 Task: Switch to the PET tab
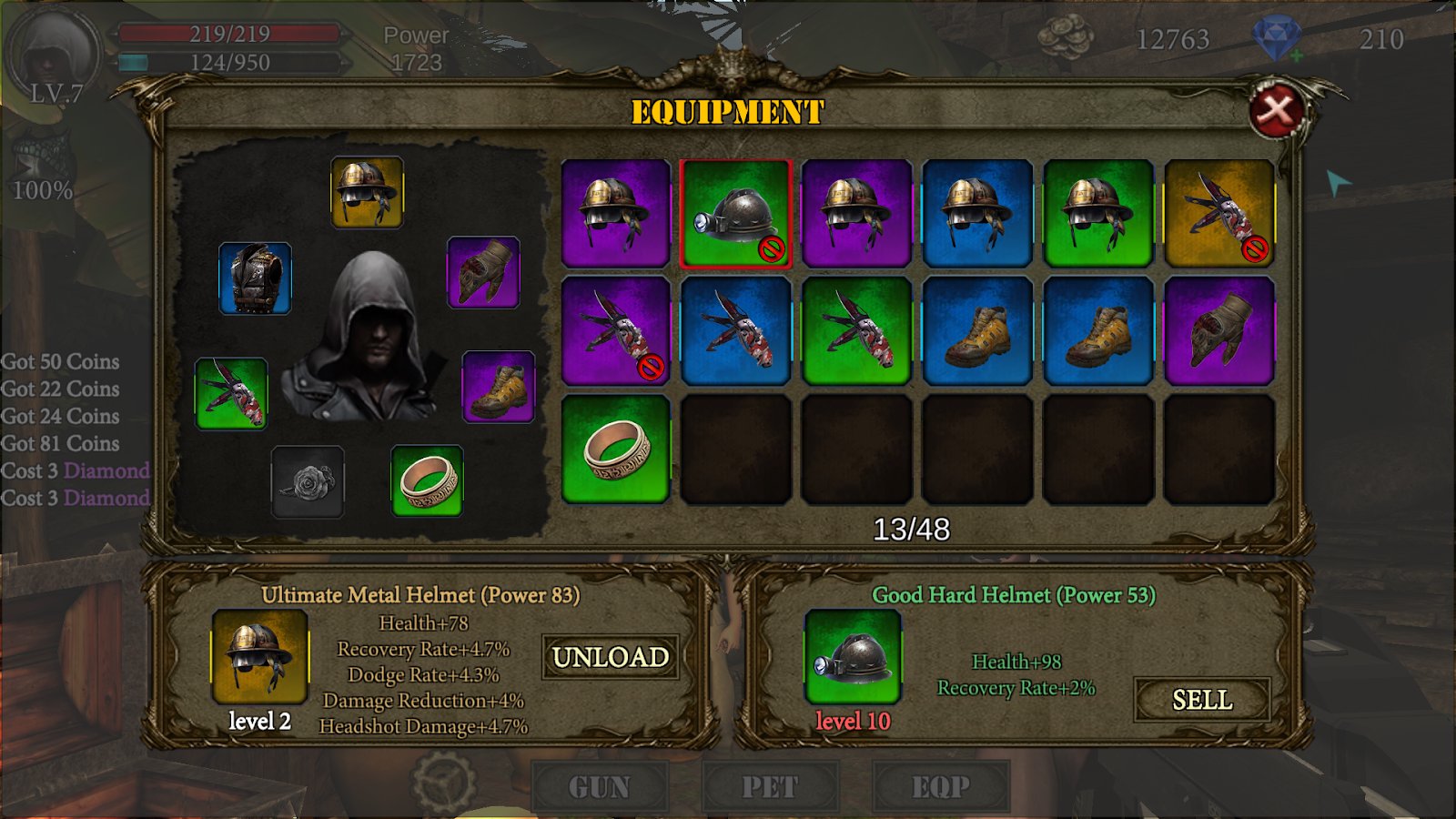click(x=770, y=787)
